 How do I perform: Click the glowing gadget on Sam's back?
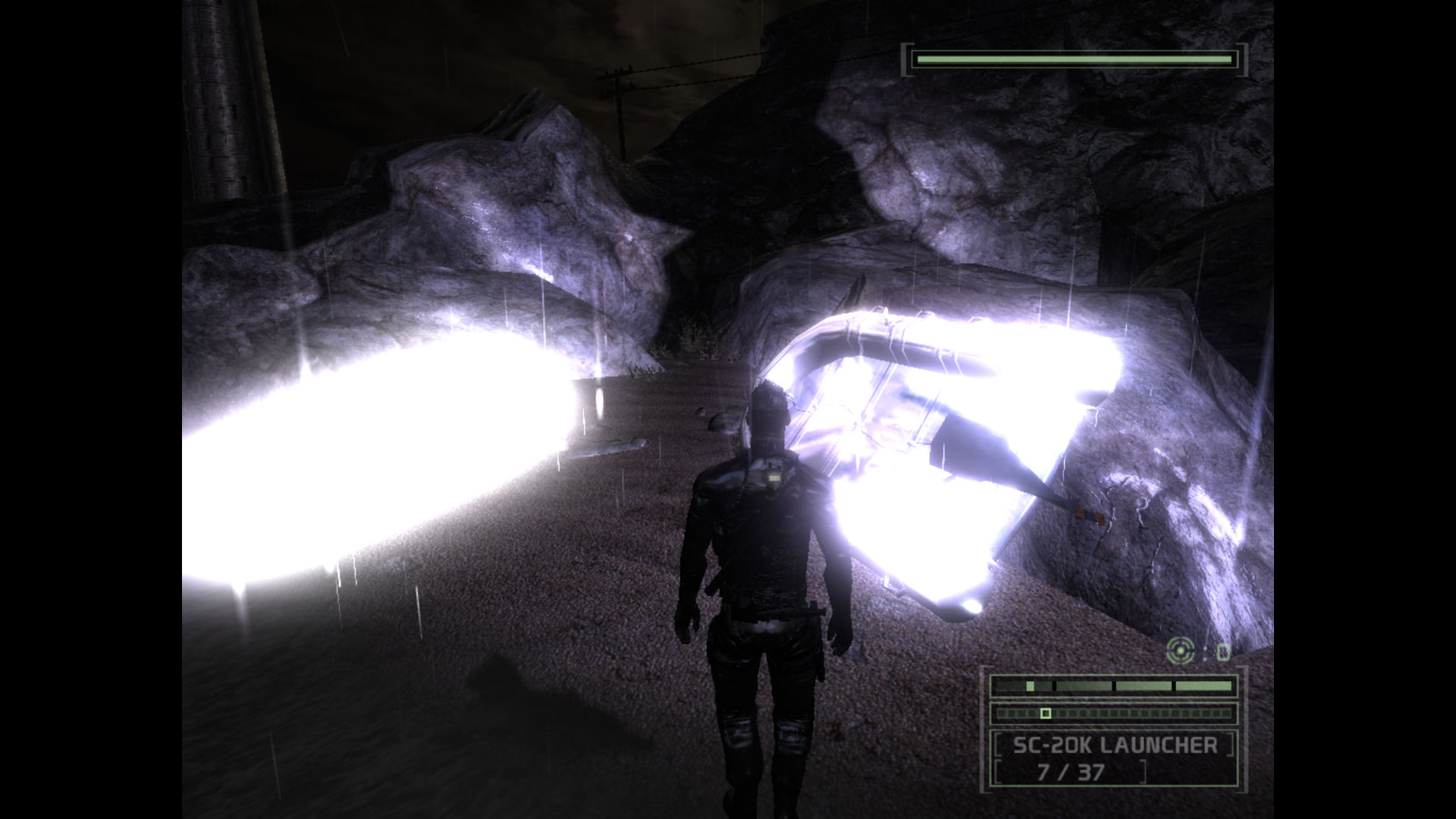click(775, 478)
